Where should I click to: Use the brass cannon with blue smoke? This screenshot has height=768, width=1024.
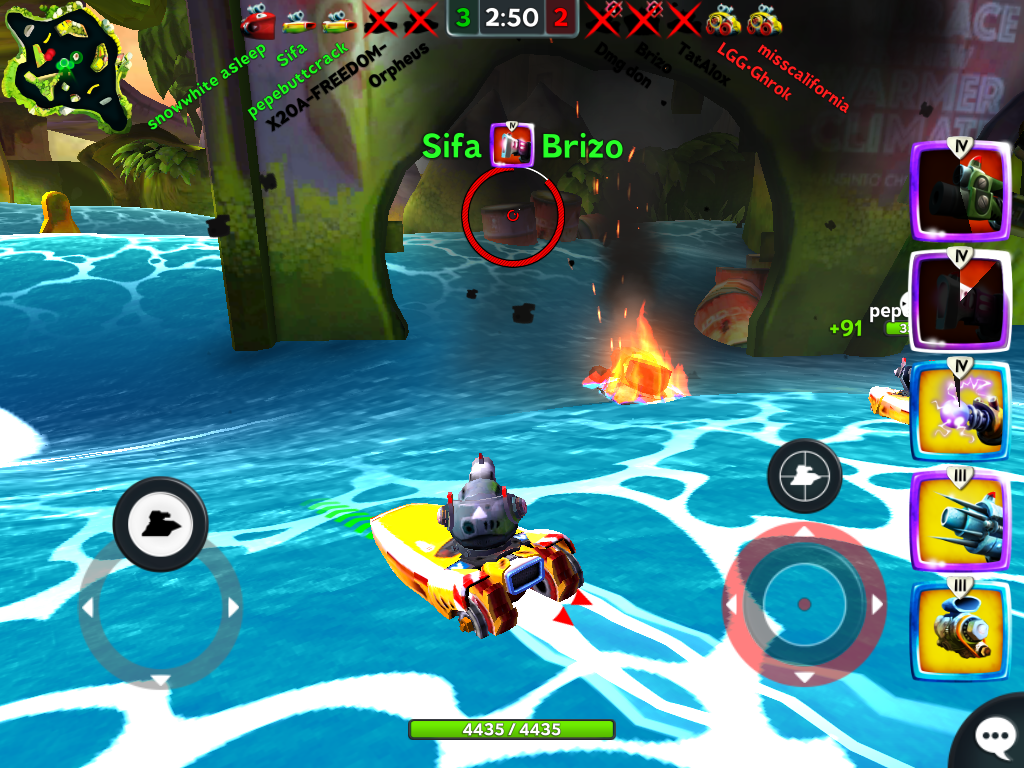click(960, 628)
